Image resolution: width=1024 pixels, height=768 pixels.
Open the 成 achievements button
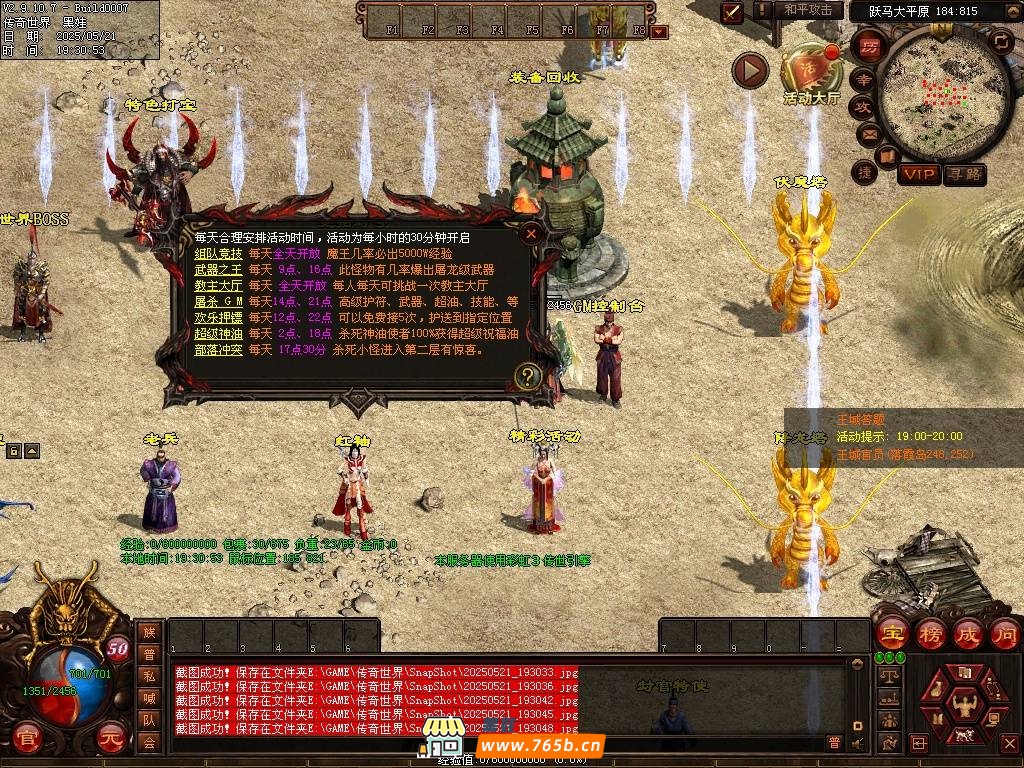click(x=968, y=633)
